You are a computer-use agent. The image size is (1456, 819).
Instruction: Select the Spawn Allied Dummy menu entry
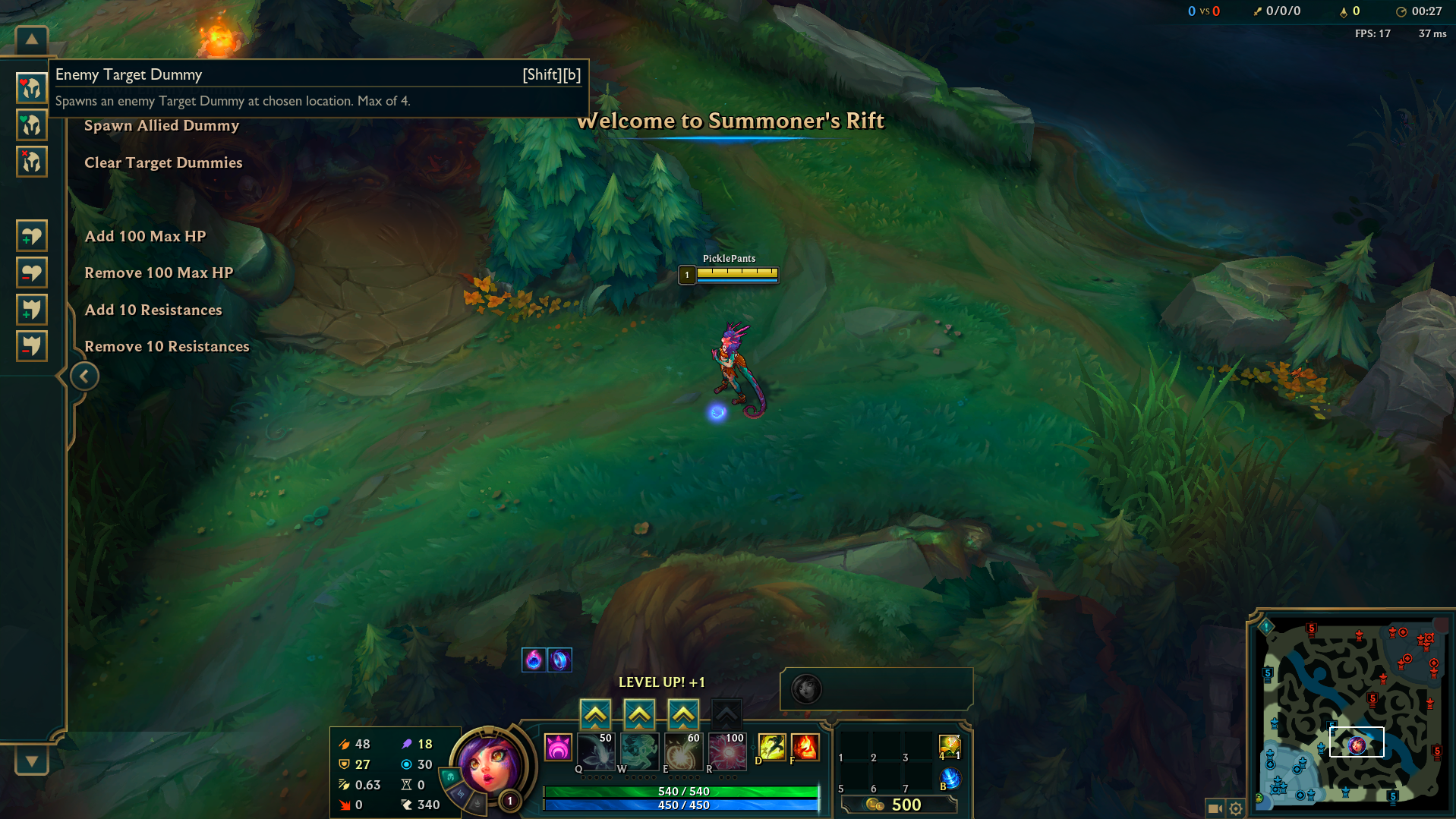162,125
